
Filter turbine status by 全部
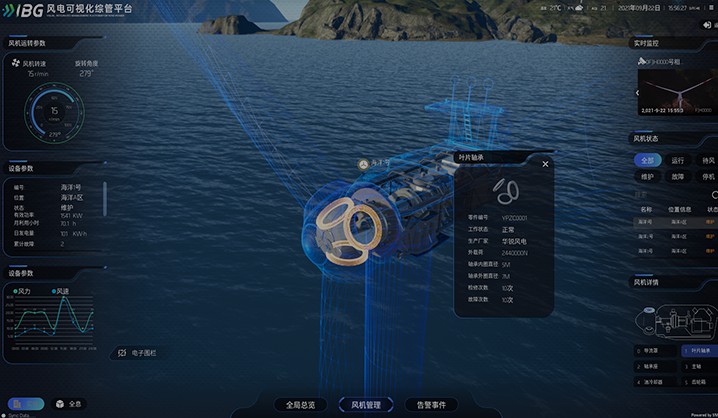(x=648, y=160)
